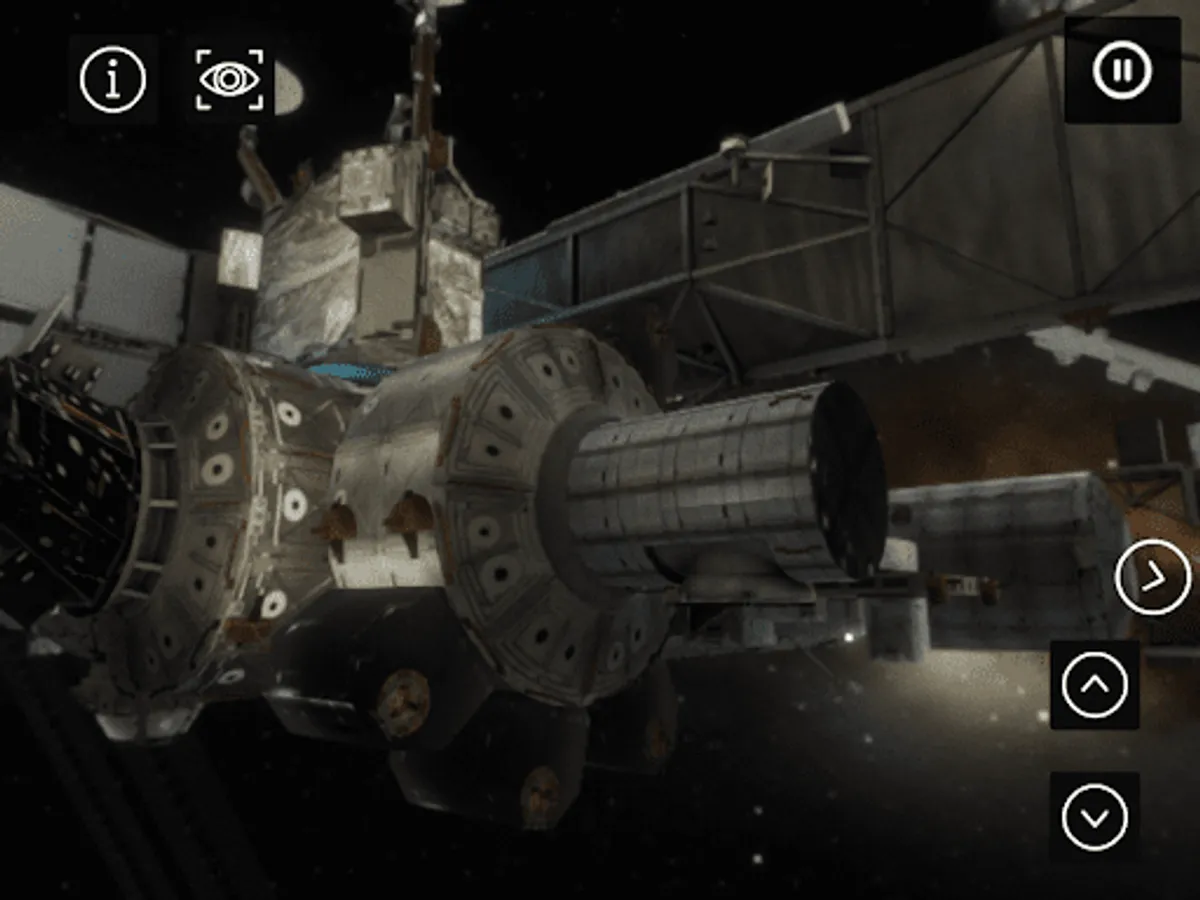Activate the up chevron button
Screen dimensions: 1200x900
pyautogui.click(x=1095, y=685)
